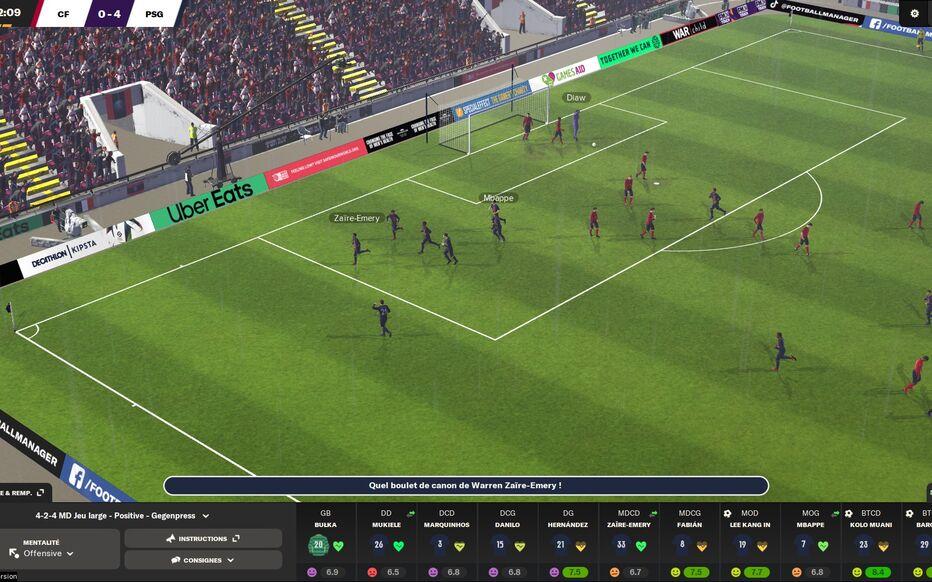Expand the Consignes menu
Screen dimensions: 932x582
(203, 560)
